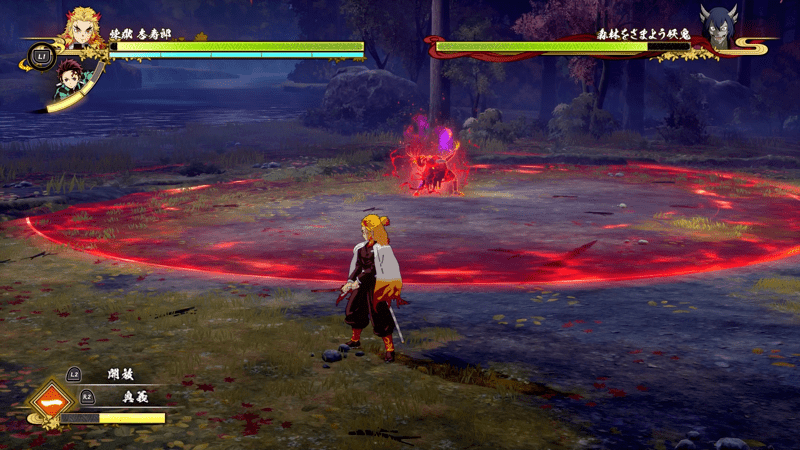The width and height of the screenshot is (800, 450).
Task: Select the horned demon enemy portrait
Action: 718,27
